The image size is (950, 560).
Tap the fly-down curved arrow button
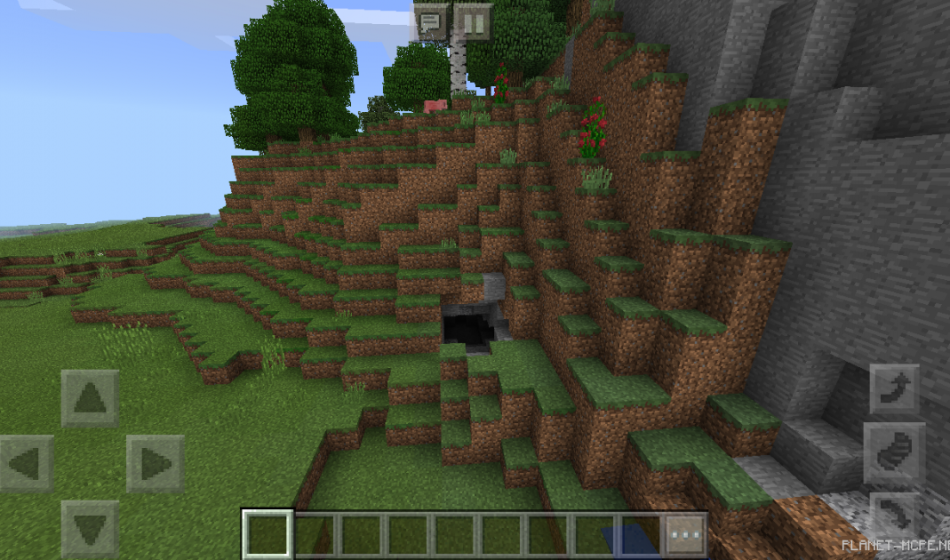tap(894, 516)
